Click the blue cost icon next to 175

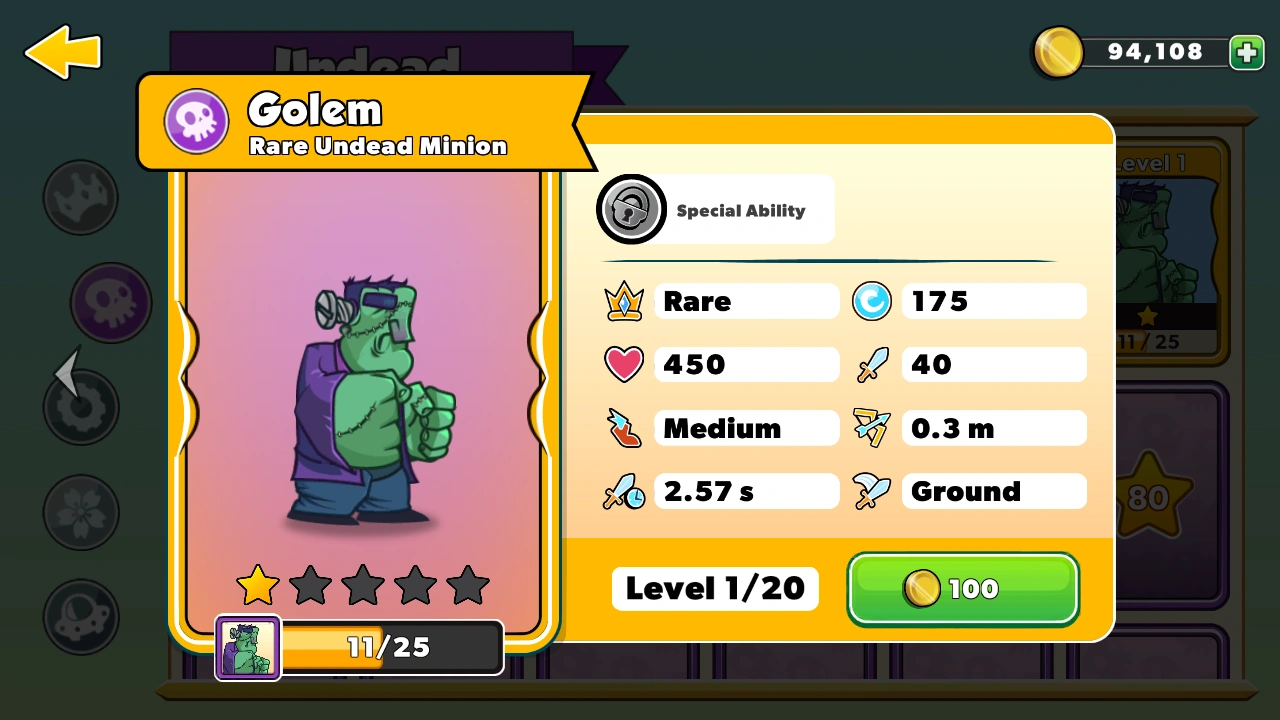(x=872, y=301)
